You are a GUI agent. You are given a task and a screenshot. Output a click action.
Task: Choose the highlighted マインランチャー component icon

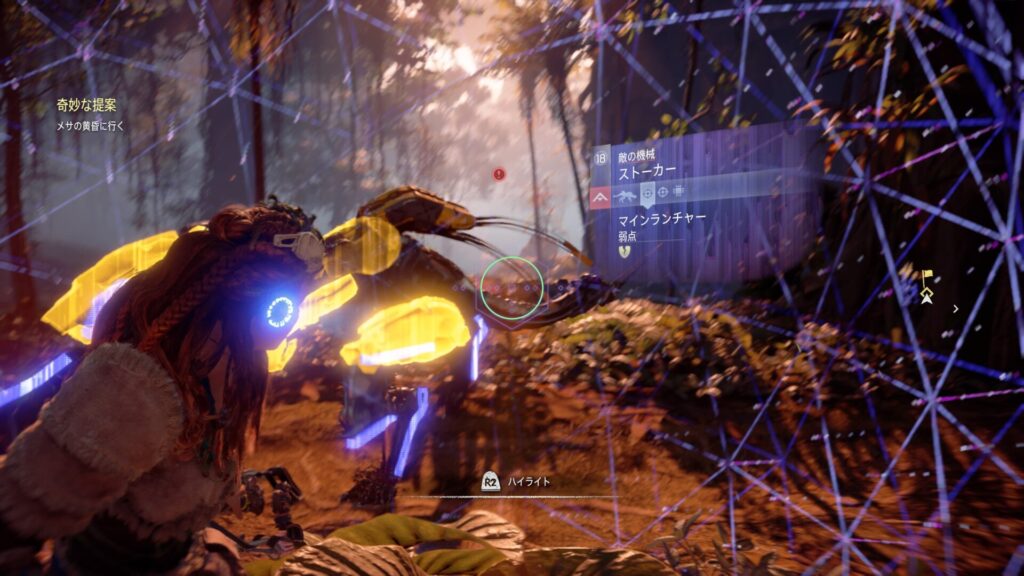click(x=646, y=192)
